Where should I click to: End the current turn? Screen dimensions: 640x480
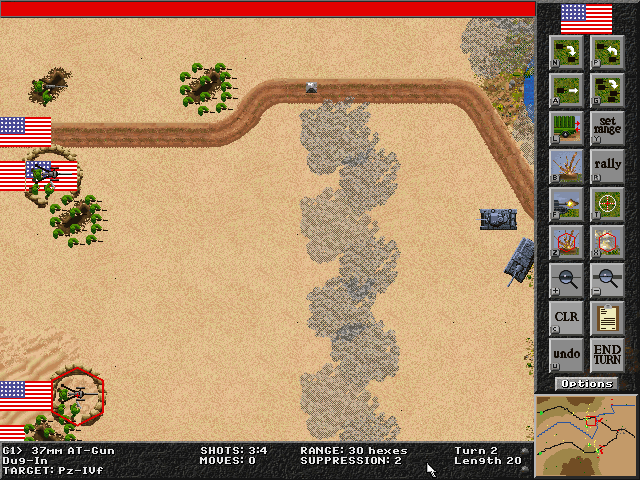click(607, 355)
